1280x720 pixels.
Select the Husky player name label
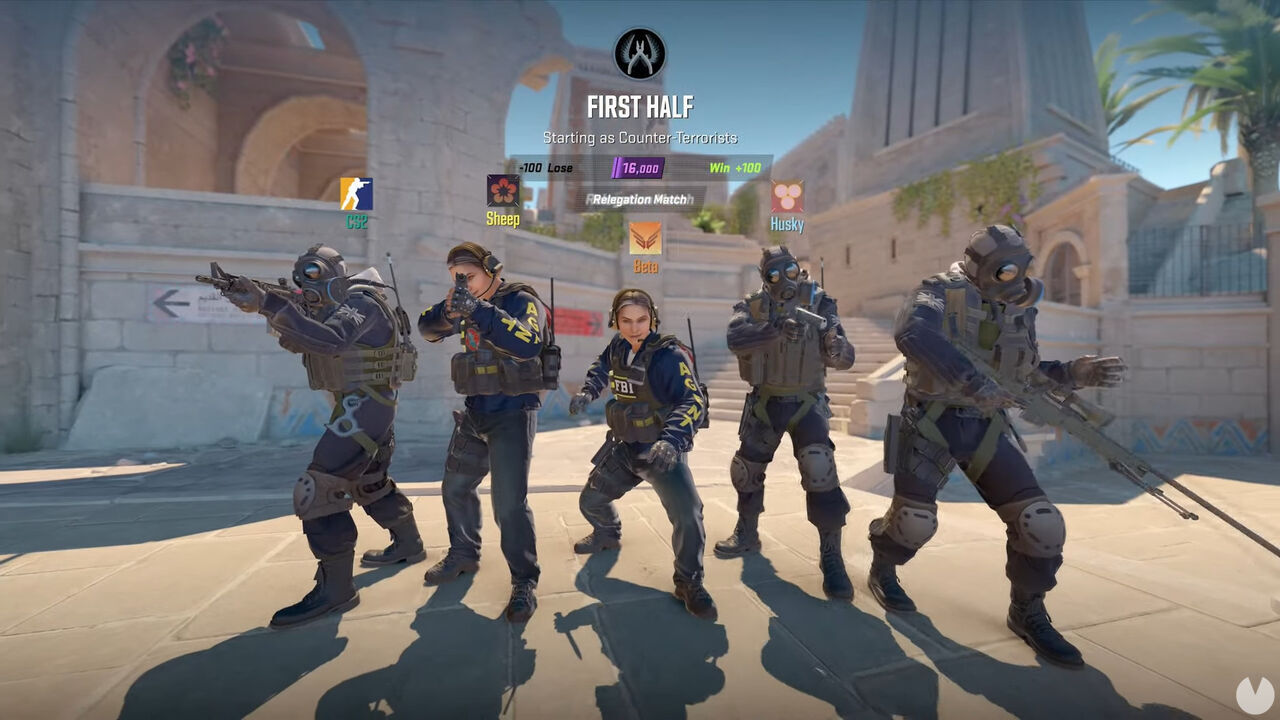[788, 221]
